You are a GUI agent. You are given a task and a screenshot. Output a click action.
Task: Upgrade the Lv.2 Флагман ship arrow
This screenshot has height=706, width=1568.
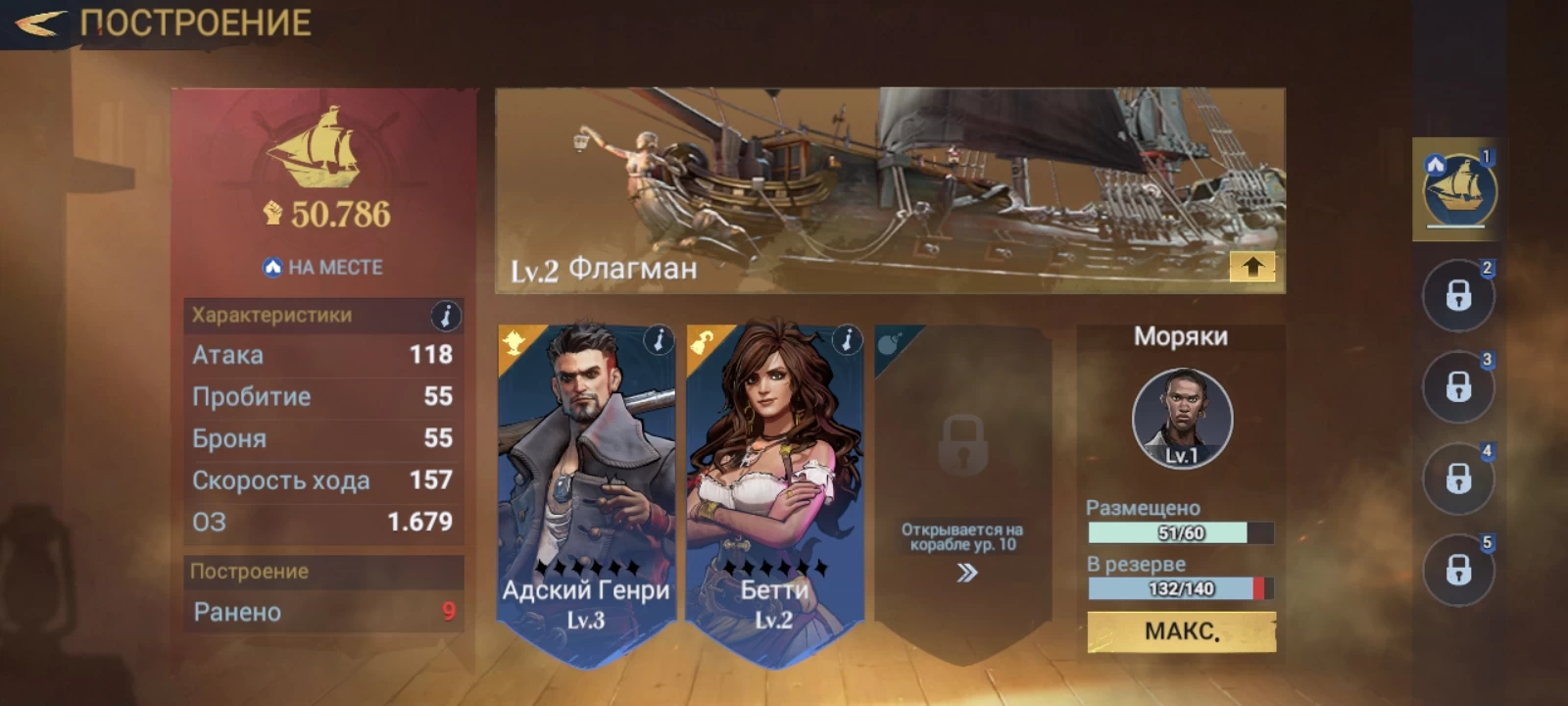(x=1252, y=267)
